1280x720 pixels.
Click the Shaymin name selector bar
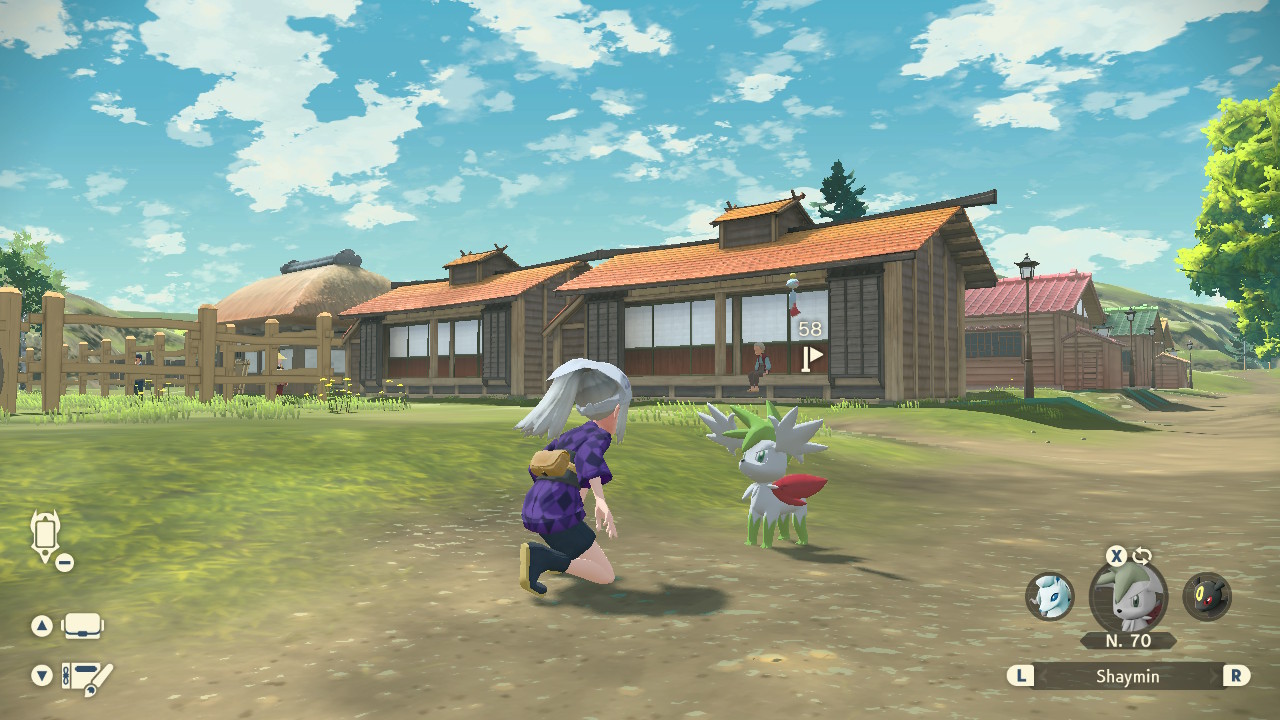pos(1127,676)
